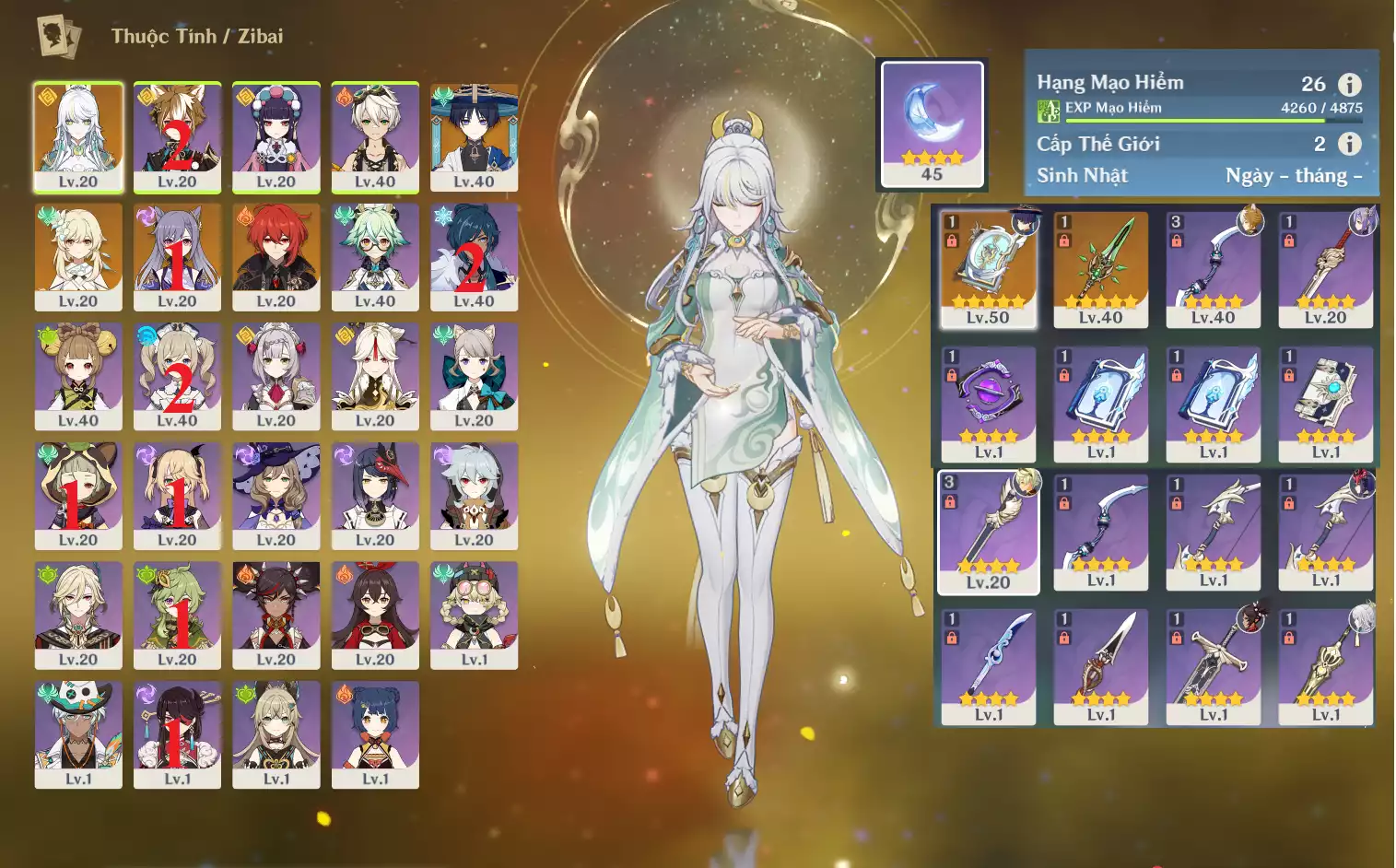The image size is (1396, 868).
Task: Show info for Cấp Thế Giới
Action: coord(1349,144)
